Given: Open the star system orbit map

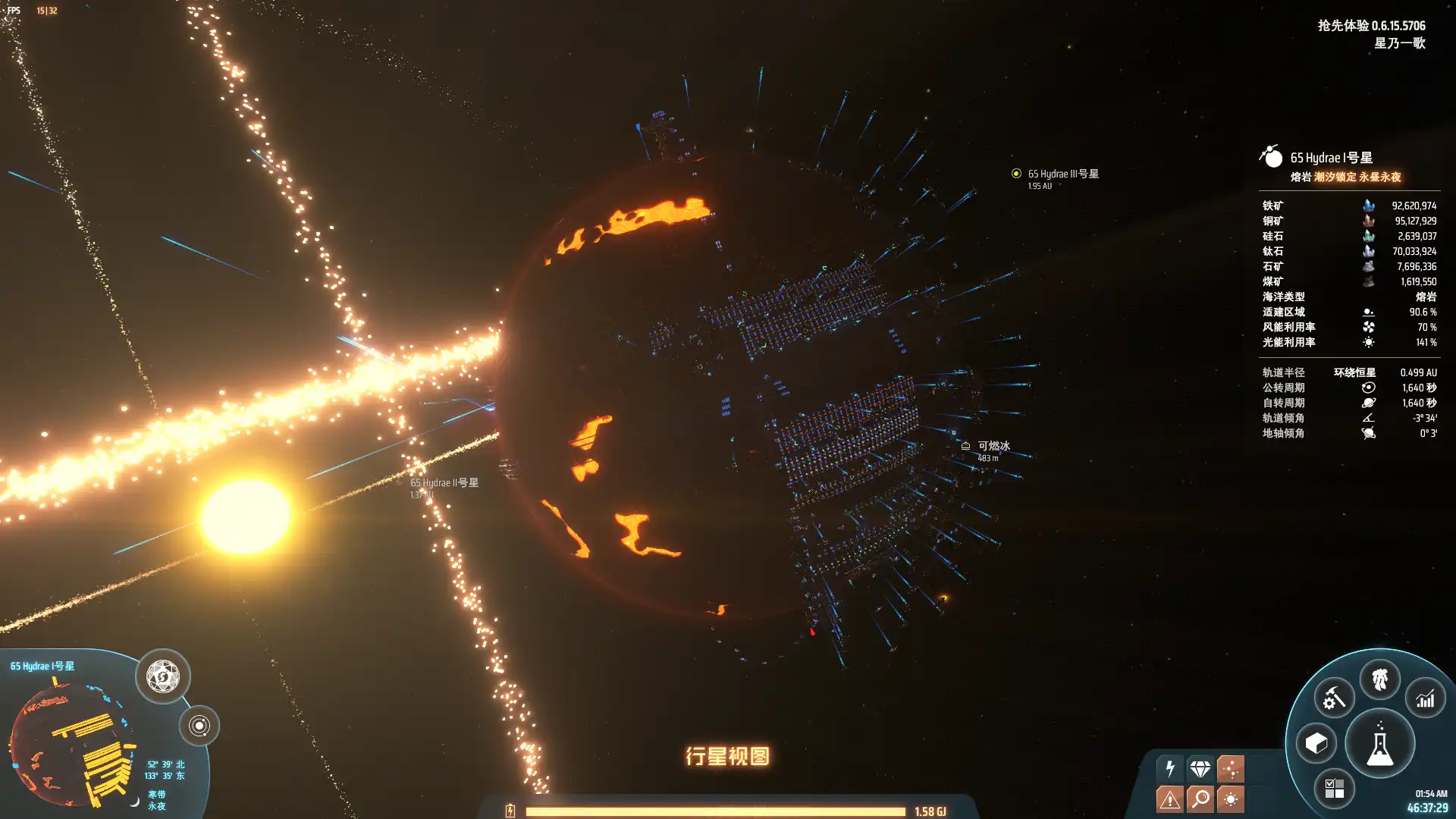Looking at the screenshot, I should tap(199, 726).
